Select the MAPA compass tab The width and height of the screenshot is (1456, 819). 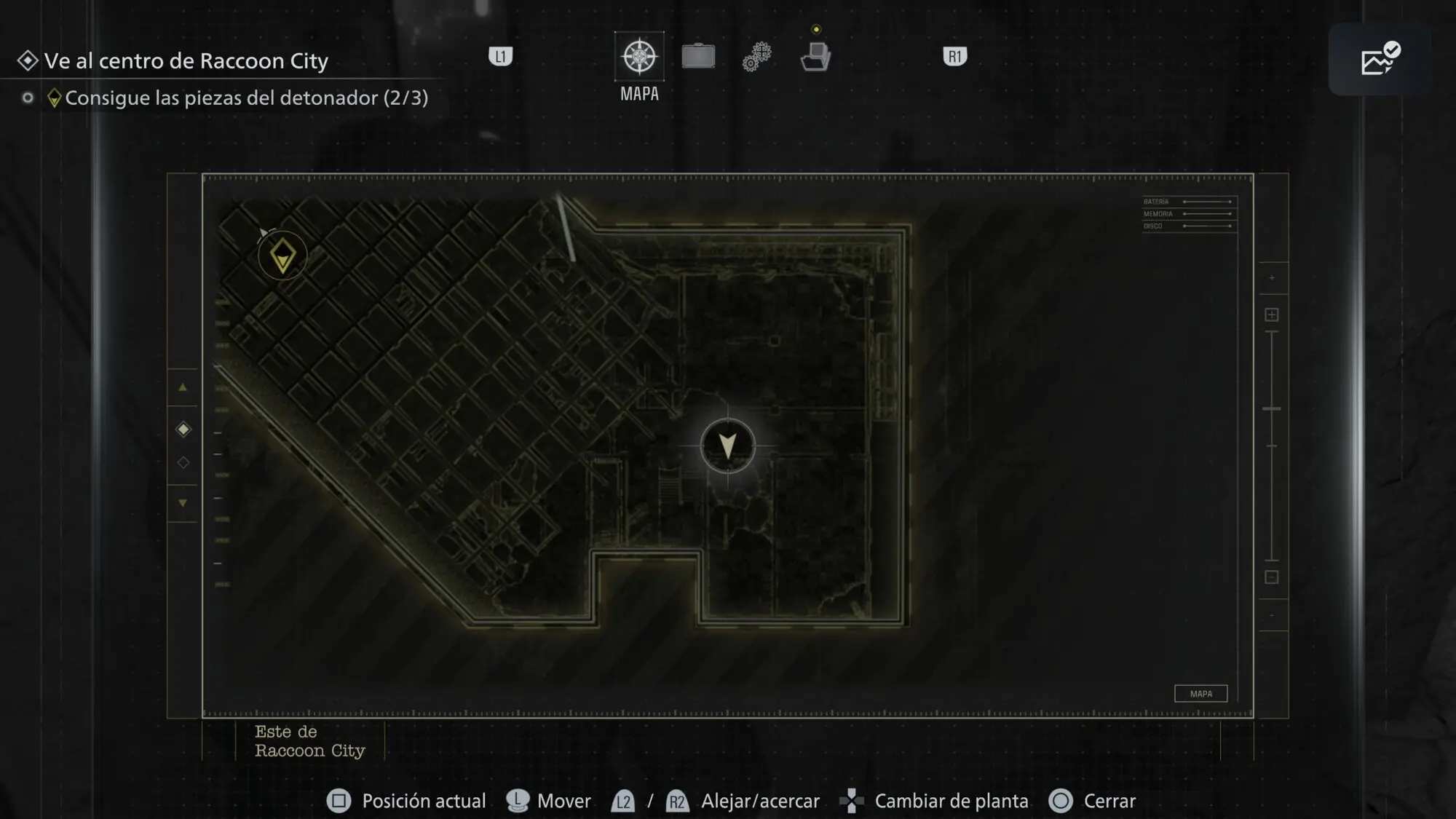[639, 57]
